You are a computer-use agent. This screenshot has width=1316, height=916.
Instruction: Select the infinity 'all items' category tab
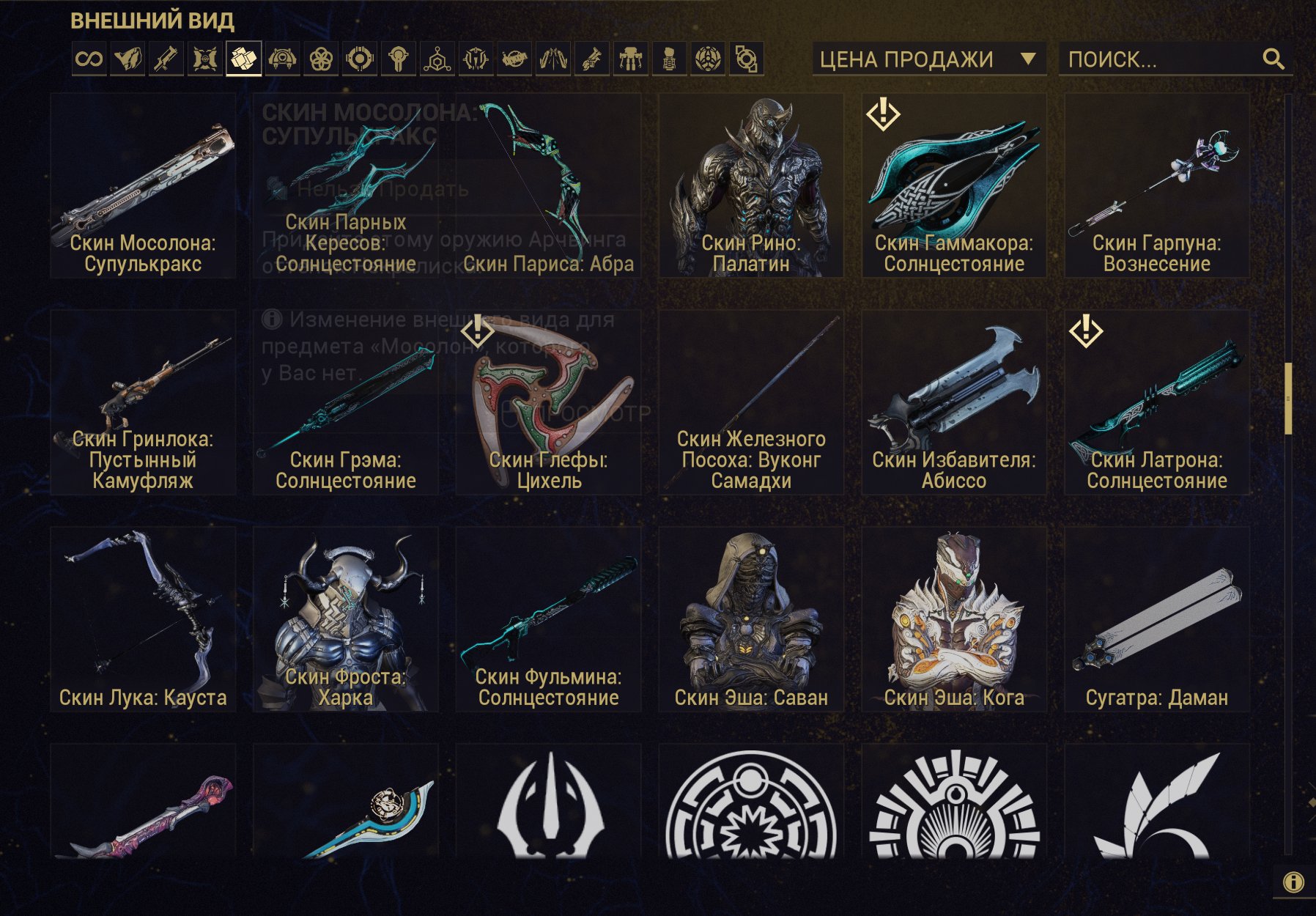click(89, 59)
